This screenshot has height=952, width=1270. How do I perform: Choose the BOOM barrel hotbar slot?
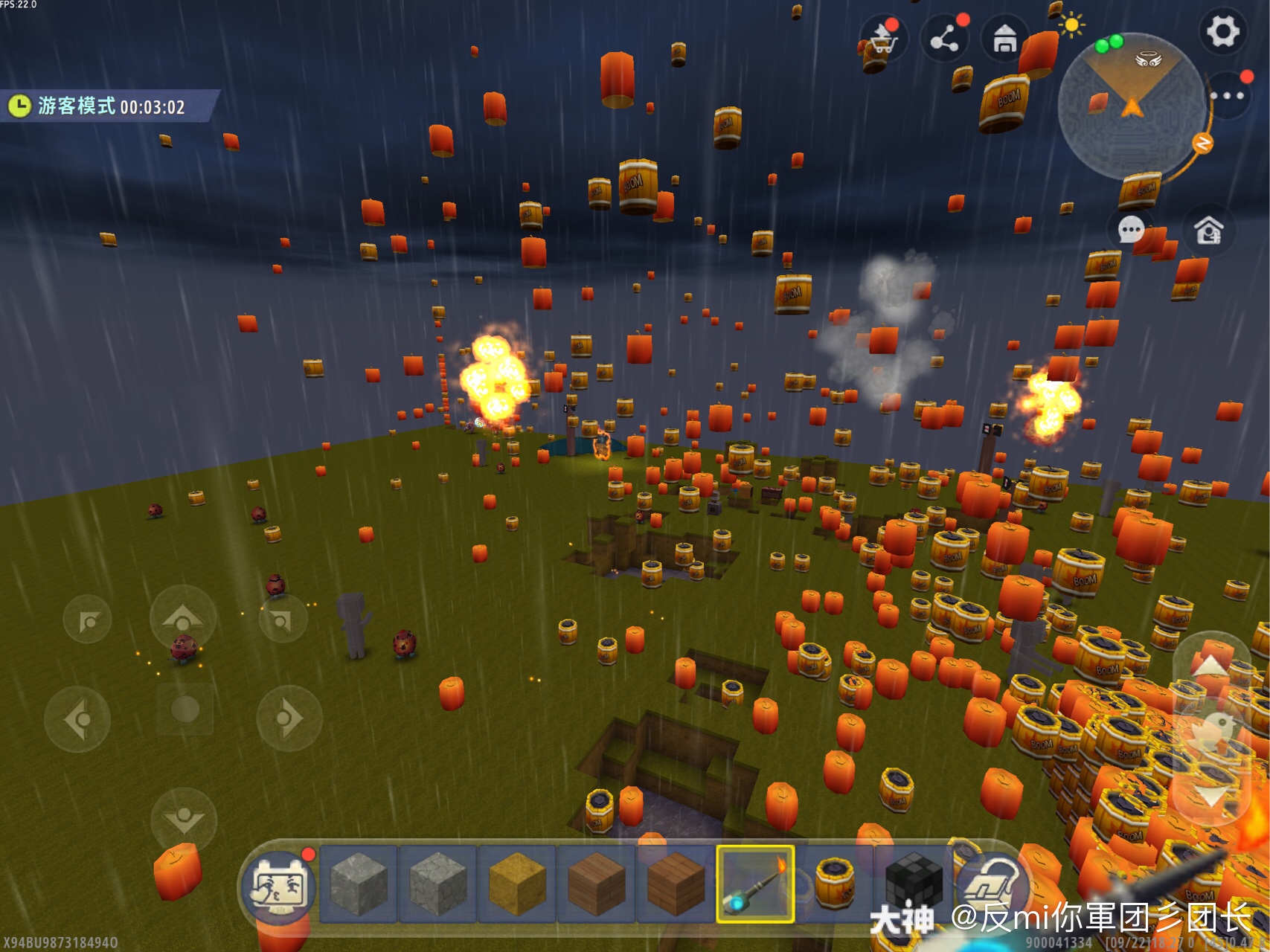(834, 884)
